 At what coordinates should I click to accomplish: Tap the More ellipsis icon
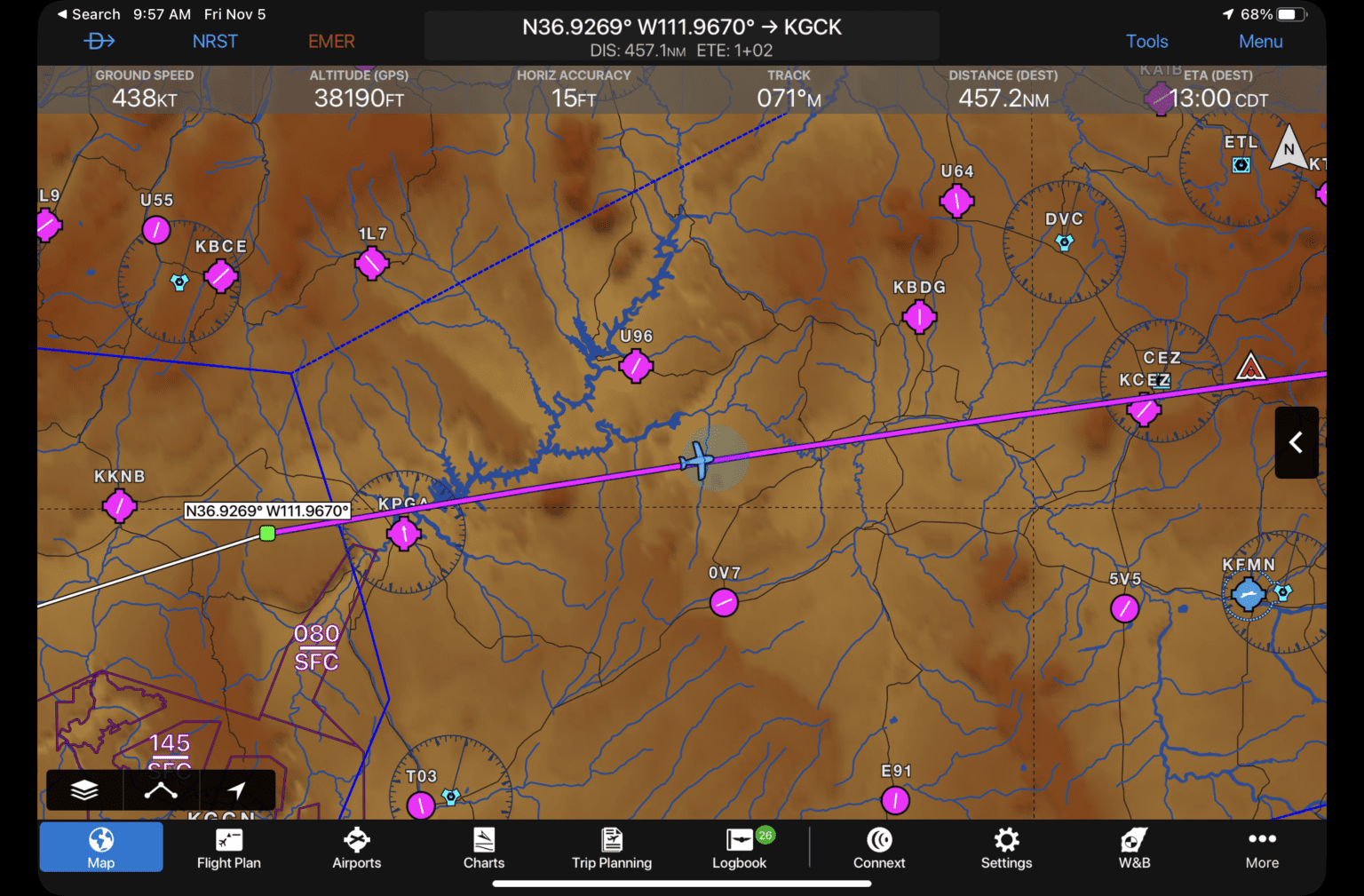[x=1262, y=846]
